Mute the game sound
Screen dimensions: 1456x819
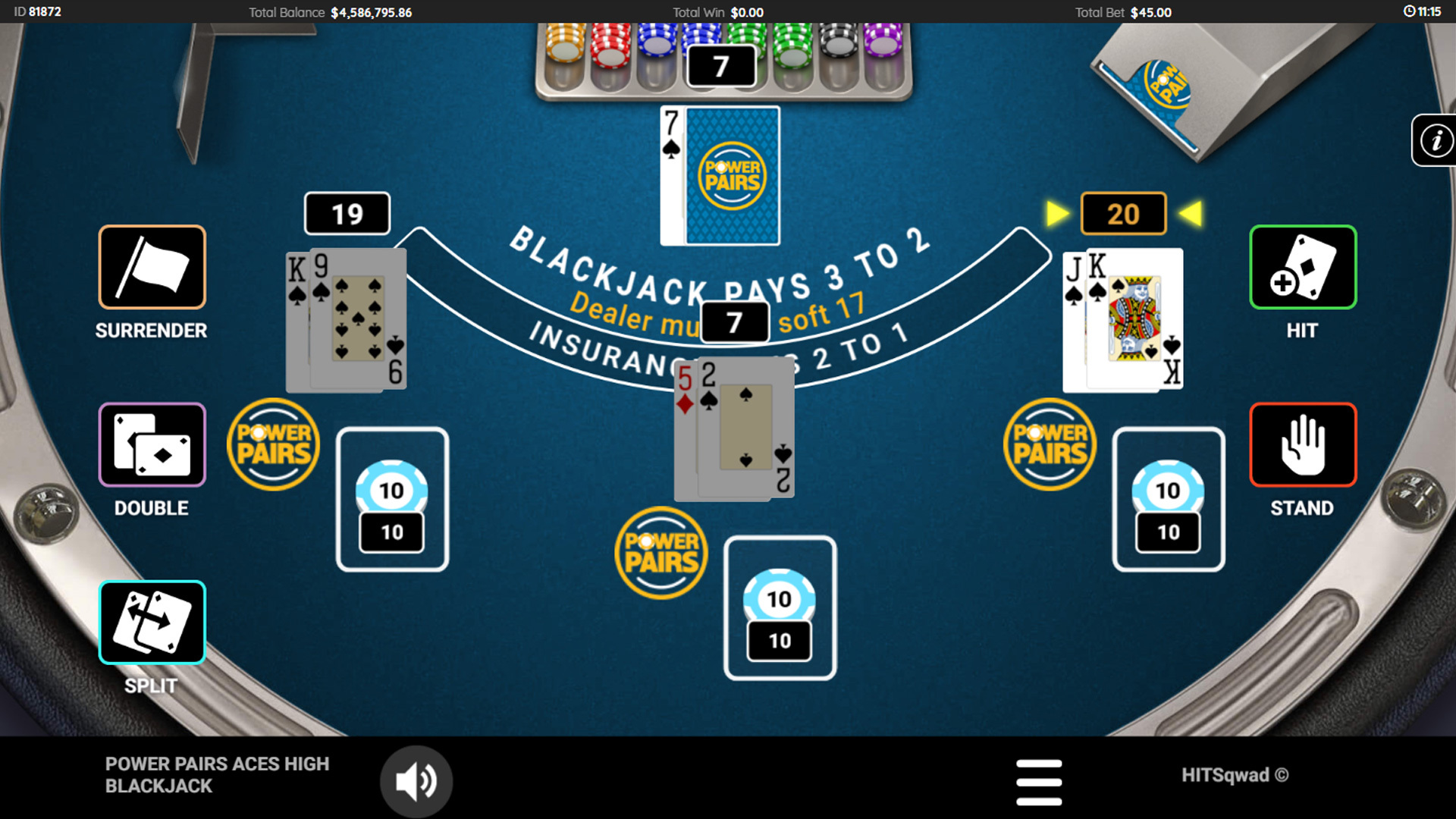[x=416, y=780]
